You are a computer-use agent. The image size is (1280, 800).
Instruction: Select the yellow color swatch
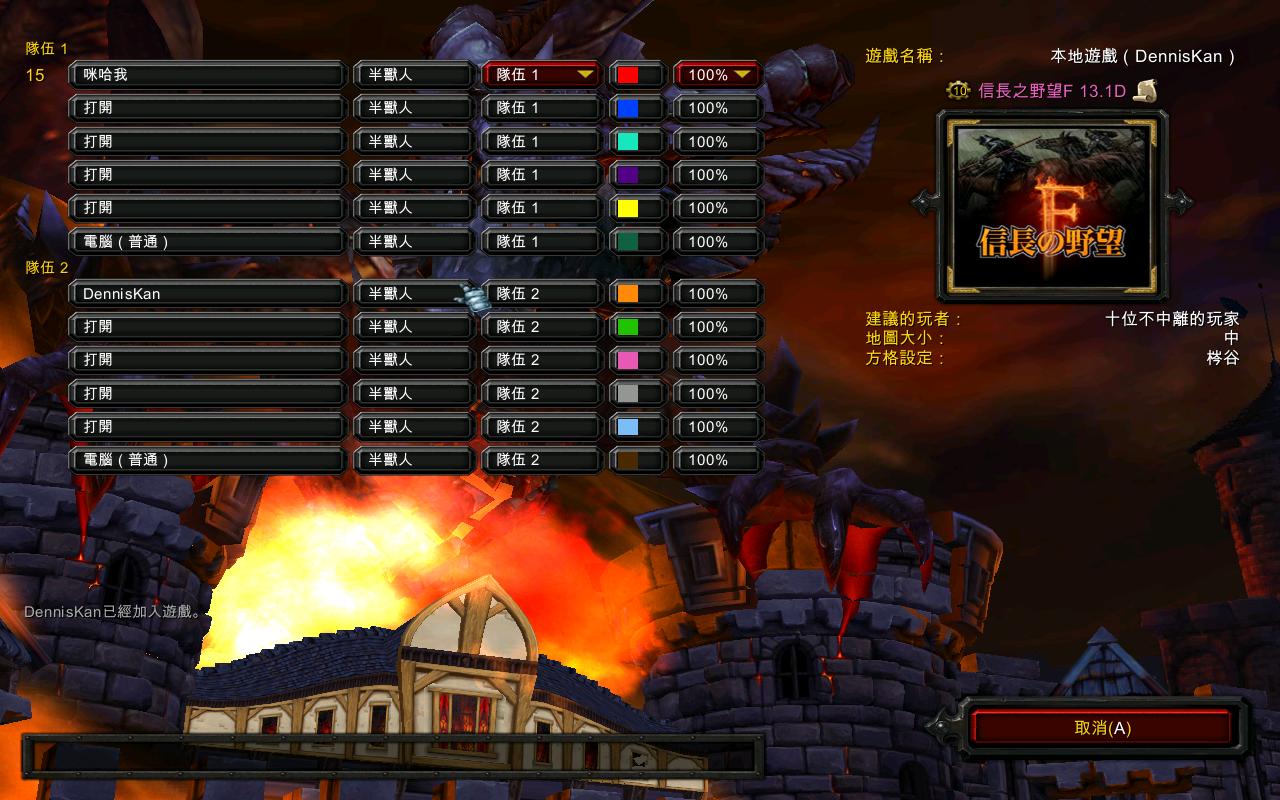tap(628, 208)
